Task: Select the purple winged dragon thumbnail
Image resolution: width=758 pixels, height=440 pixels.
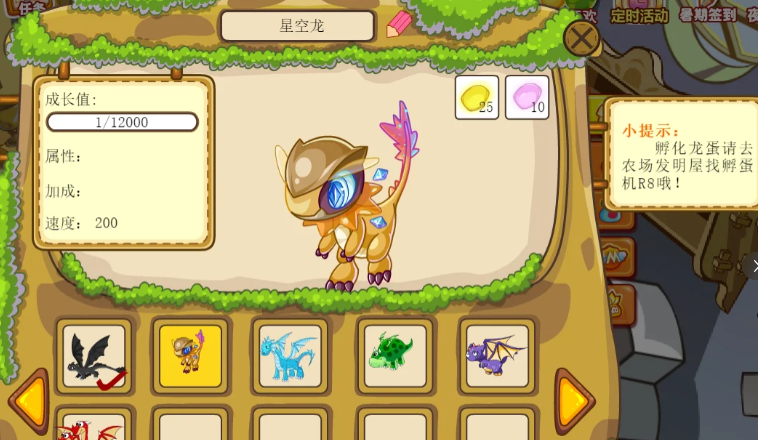Action: [x=497, y=356]
